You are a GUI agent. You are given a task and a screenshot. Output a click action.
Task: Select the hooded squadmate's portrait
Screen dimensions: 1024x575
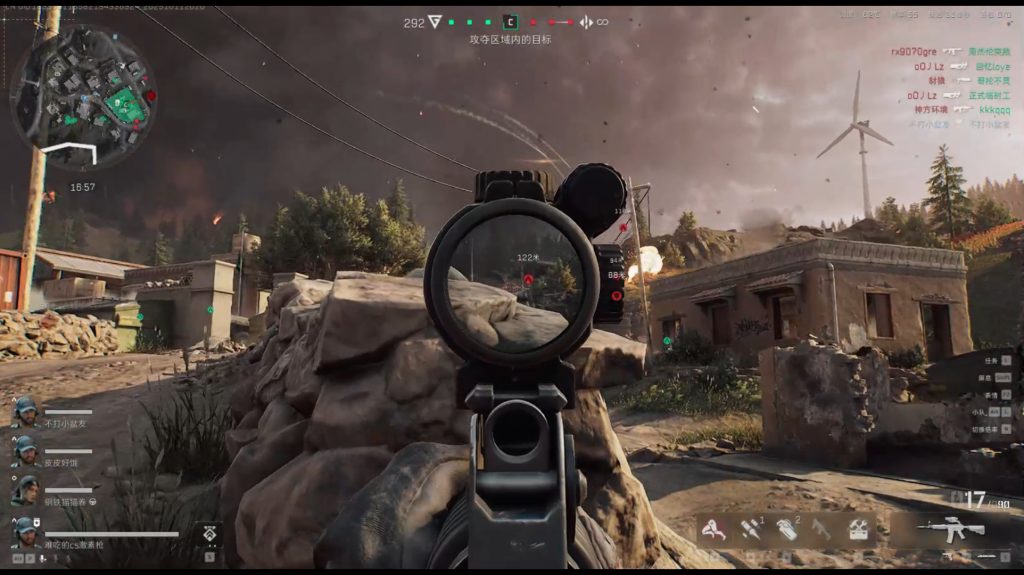[25, 490]
